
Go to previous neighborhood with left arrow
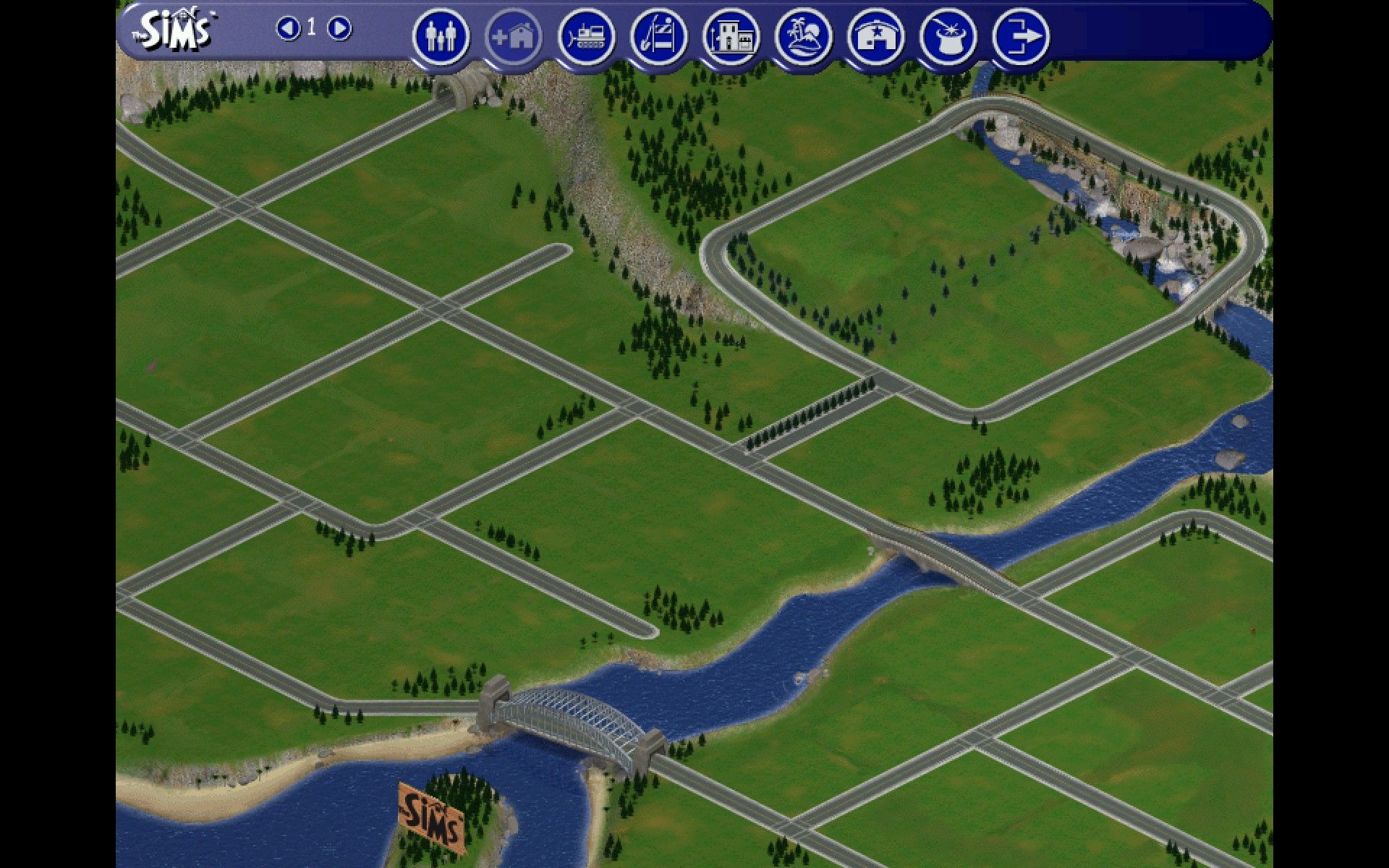(289, 30)
